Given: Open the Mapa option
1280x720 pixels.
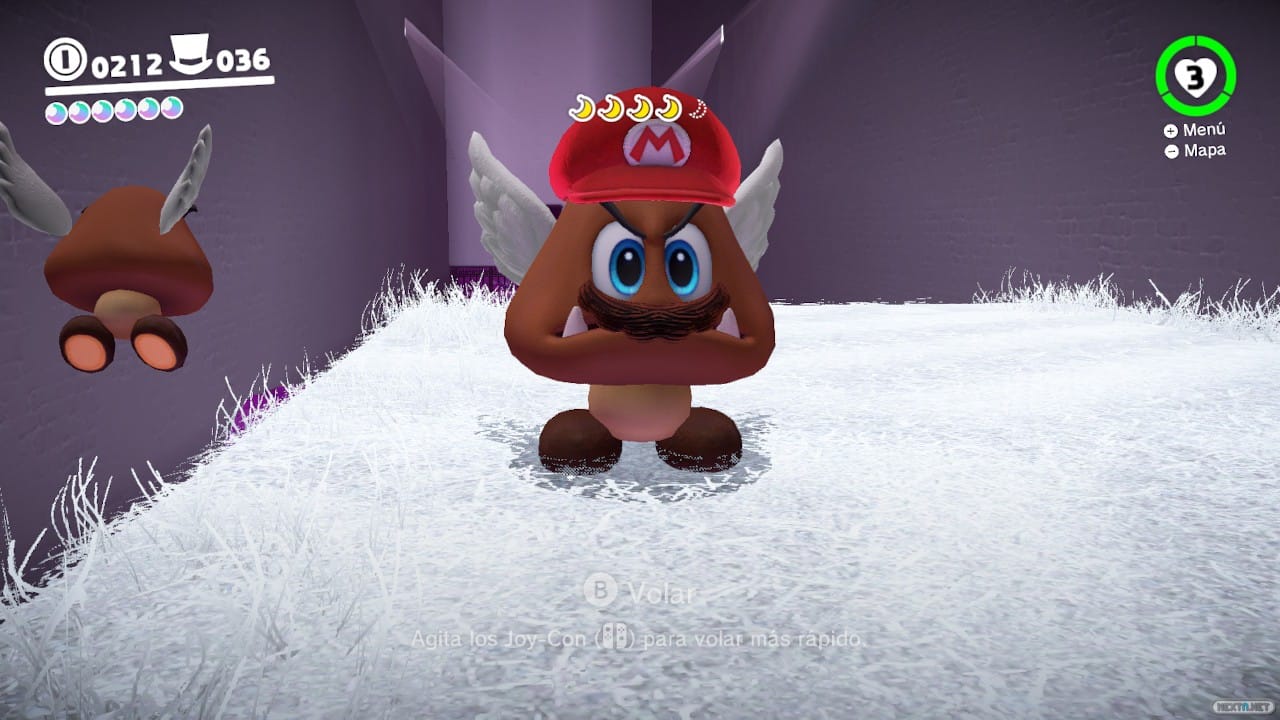Looking at the screenshot, I should click(x=1203, y=149).
